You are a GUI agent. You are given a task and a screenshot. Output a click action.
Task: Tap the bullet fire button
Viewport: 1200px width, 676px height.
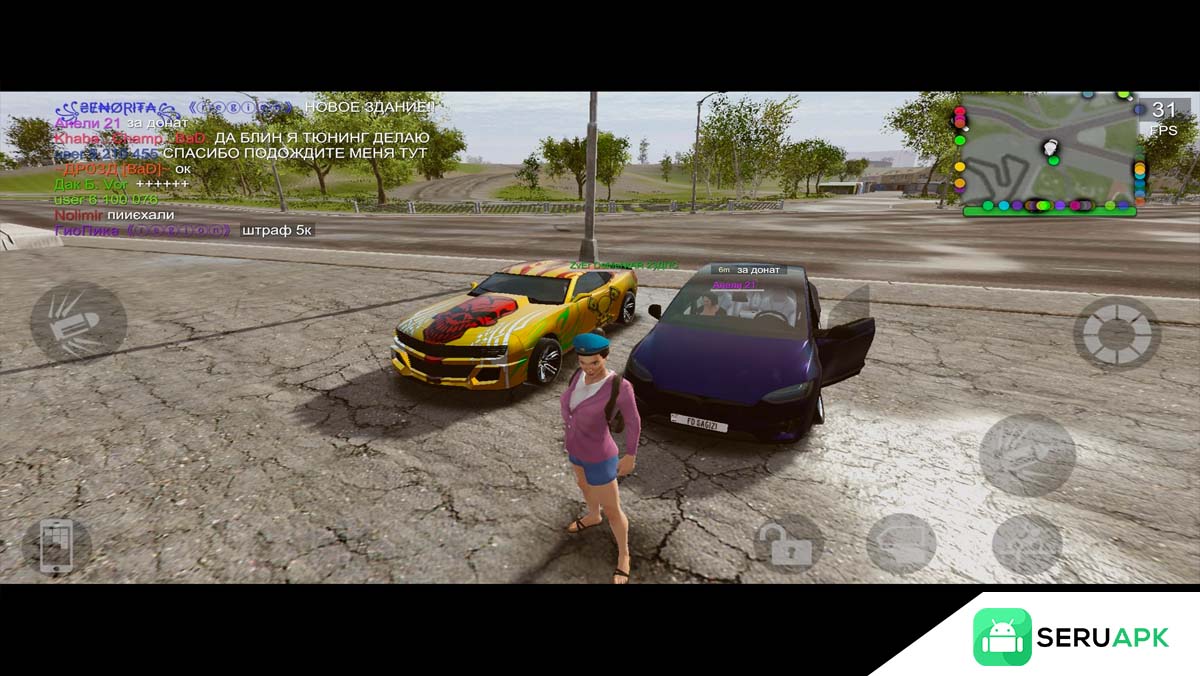(78, 322)
